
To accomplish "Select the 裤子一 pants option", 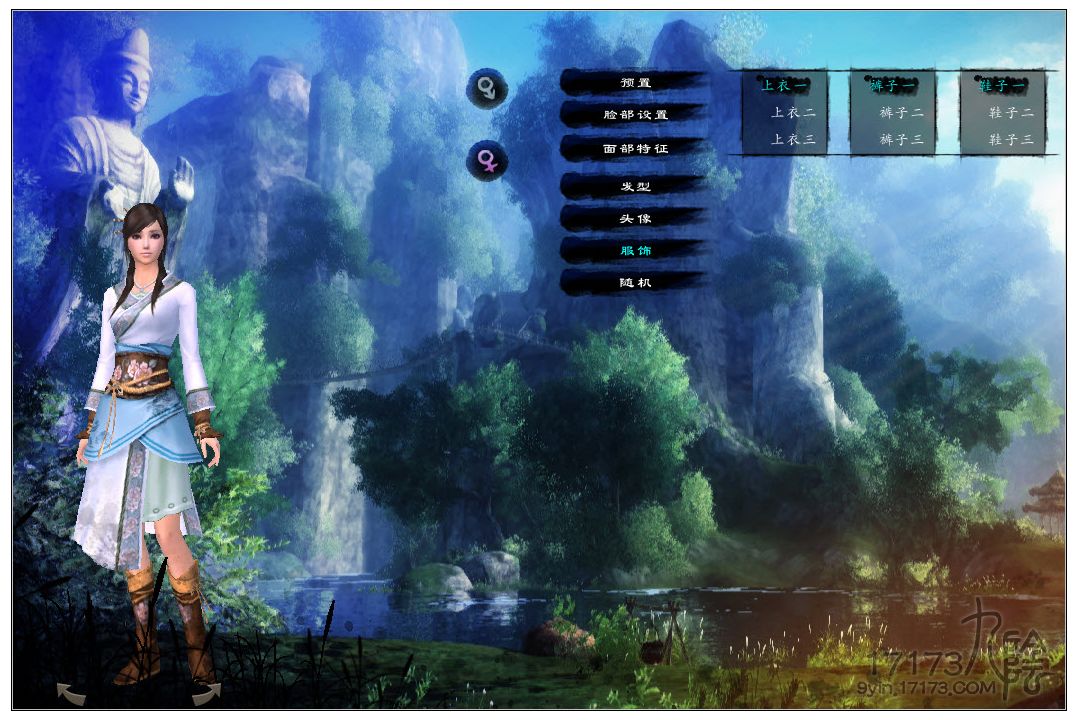I will (x=894, y=86).
